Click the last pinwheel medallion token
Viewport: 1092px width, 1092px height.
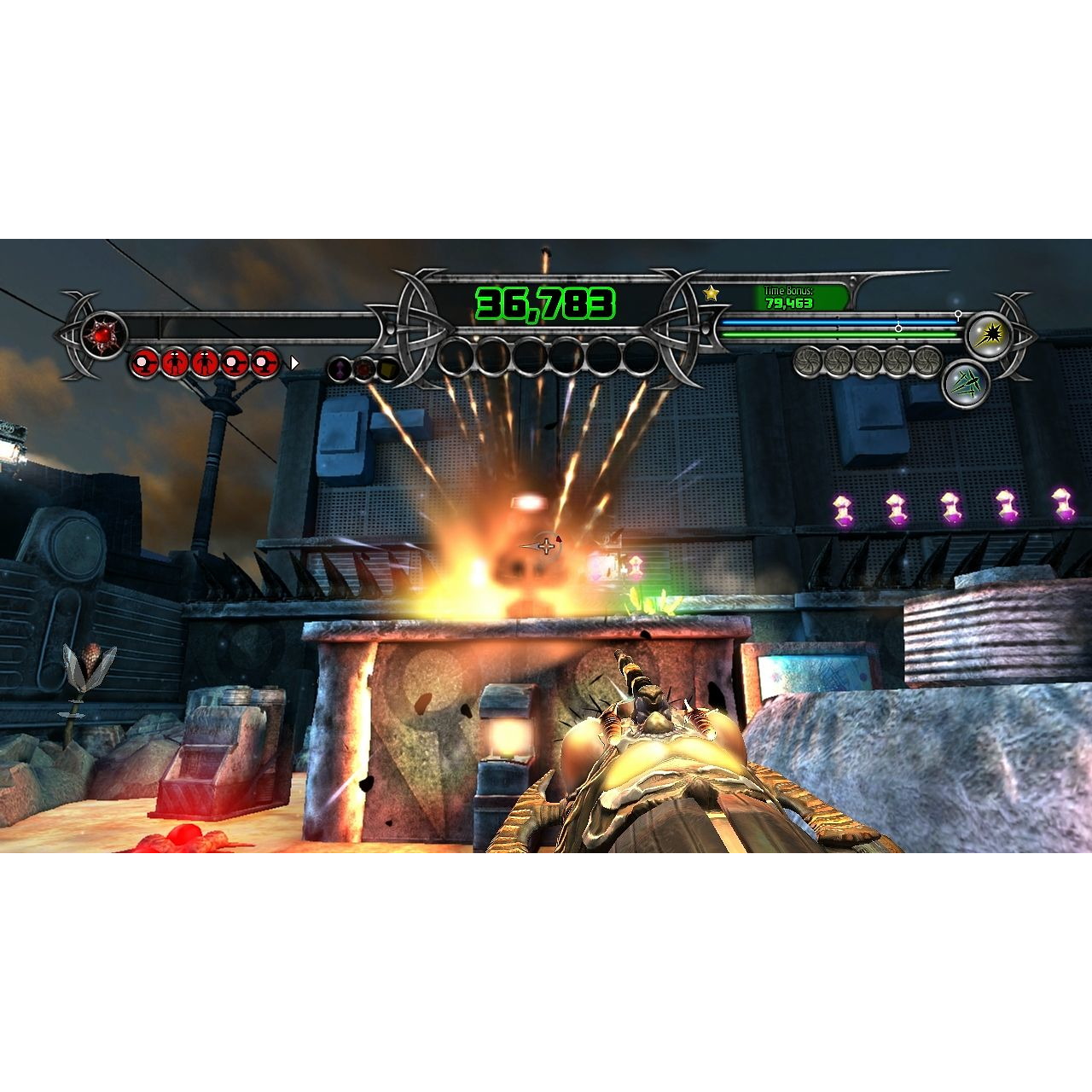[927, 363]
